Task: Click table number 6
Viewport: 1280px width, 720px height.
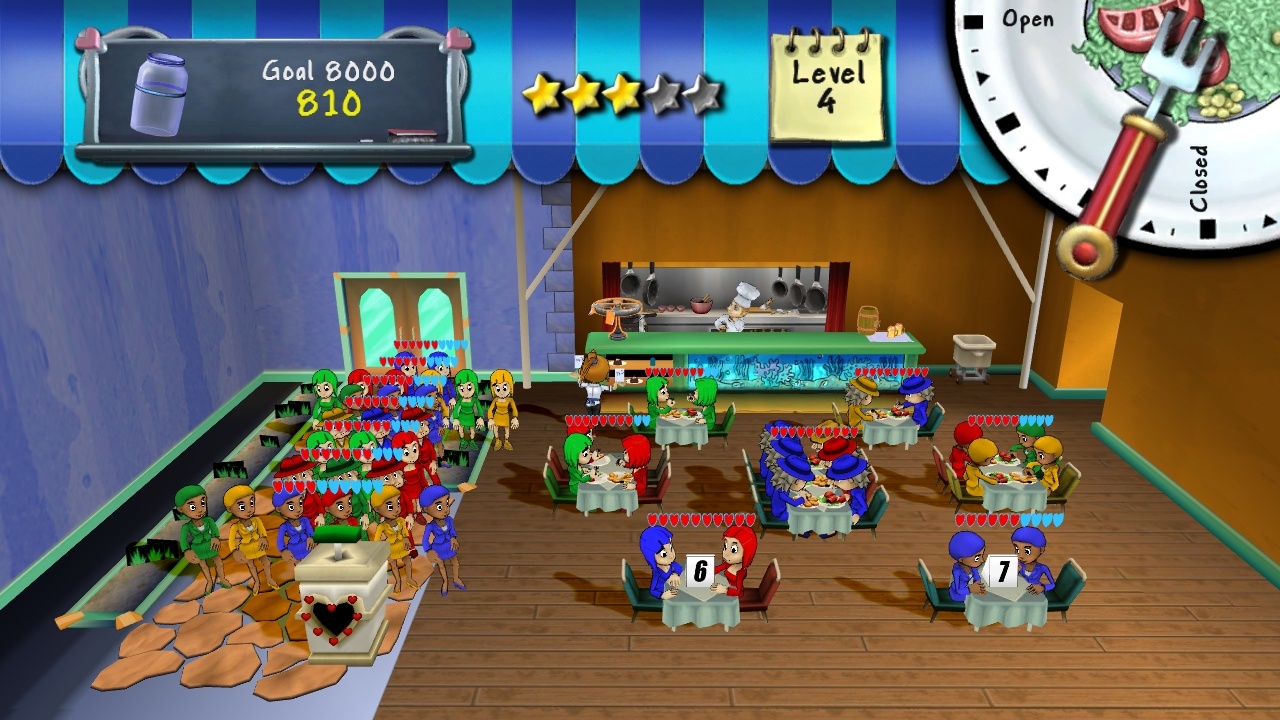Action: point(698,572)
